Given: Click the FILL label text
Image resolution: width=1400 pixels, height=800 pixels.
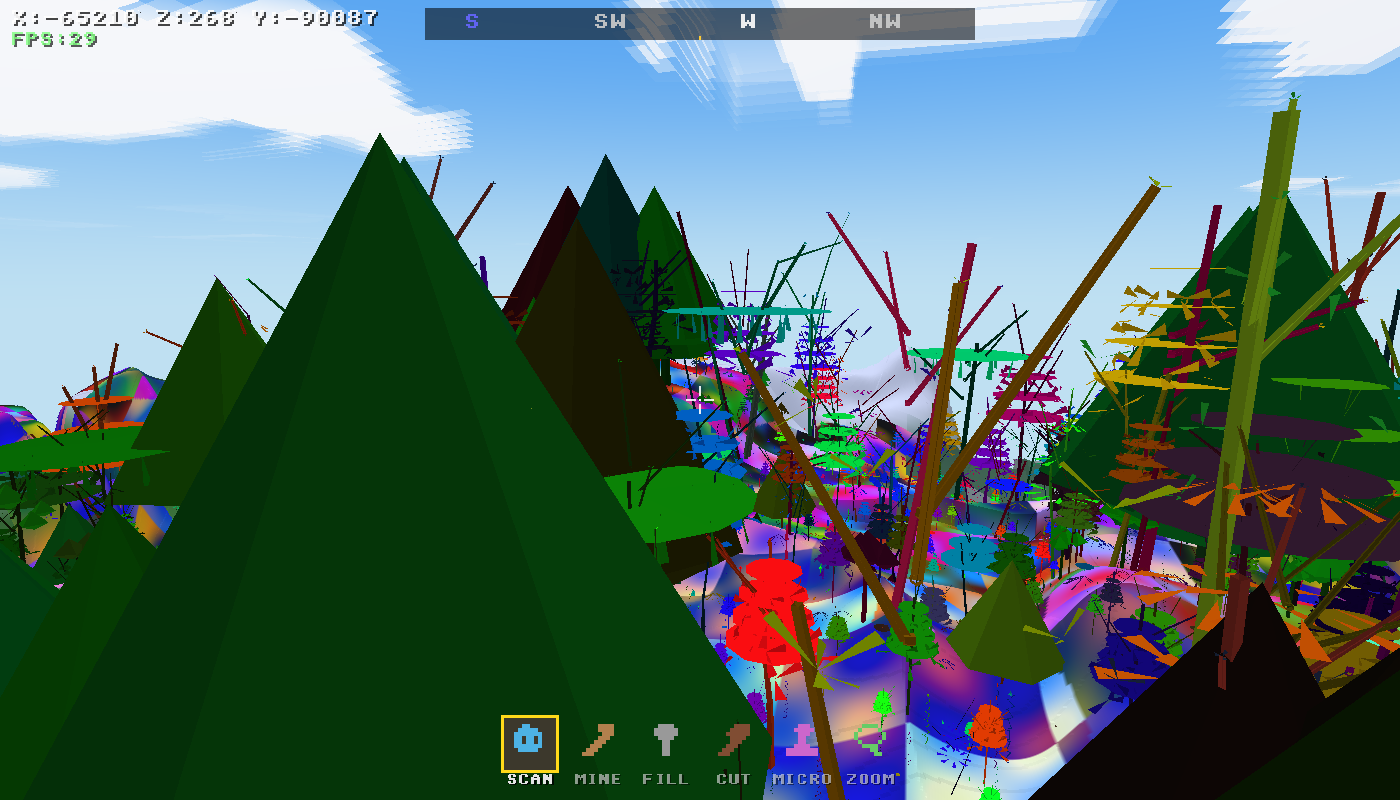Looking at the screenshot, I should (x=666, y=778).
